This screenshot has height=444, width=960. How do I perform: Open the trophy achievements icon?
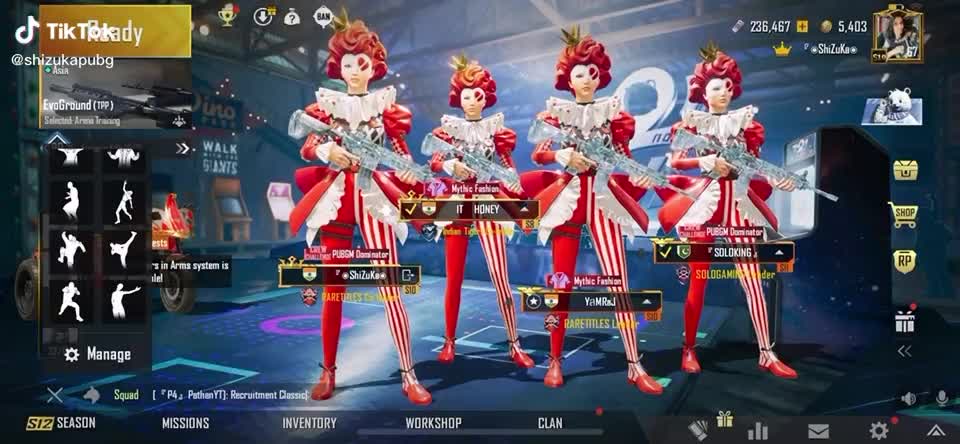pyautogui.click(x=227, y=16)
